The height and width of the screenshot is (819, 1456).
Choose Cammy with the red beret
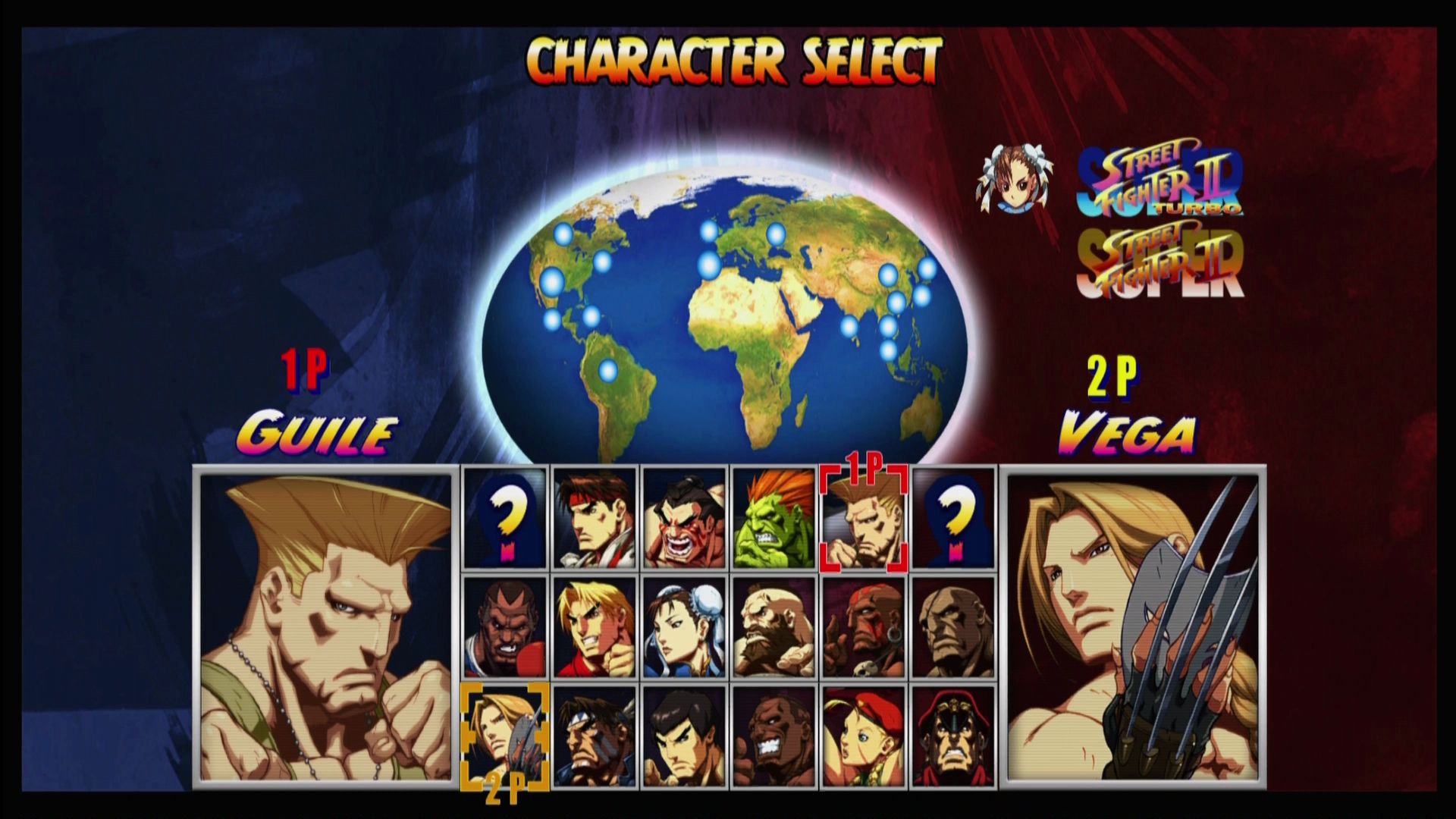pyautogui.click(x=863, y=736)
